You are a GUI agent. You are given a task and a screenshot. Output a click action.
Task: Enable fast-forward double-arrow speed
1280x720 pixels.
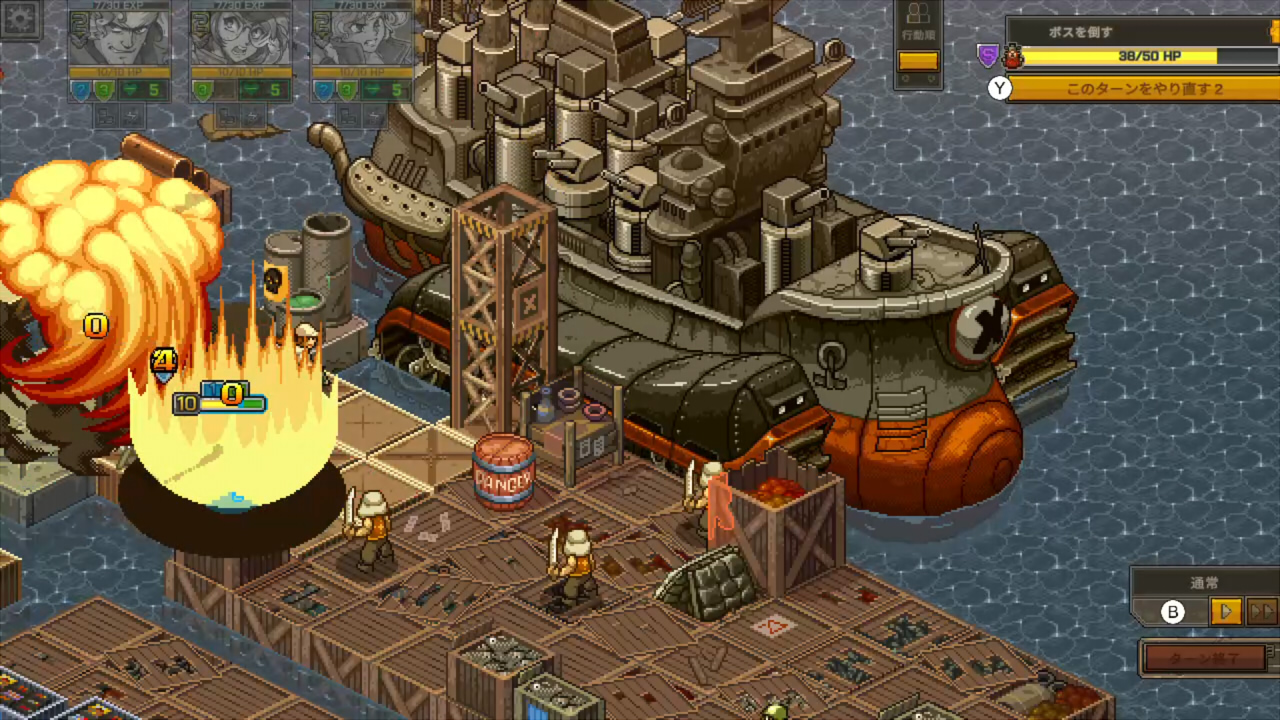pyautogui.click(x=1261, y=611)
